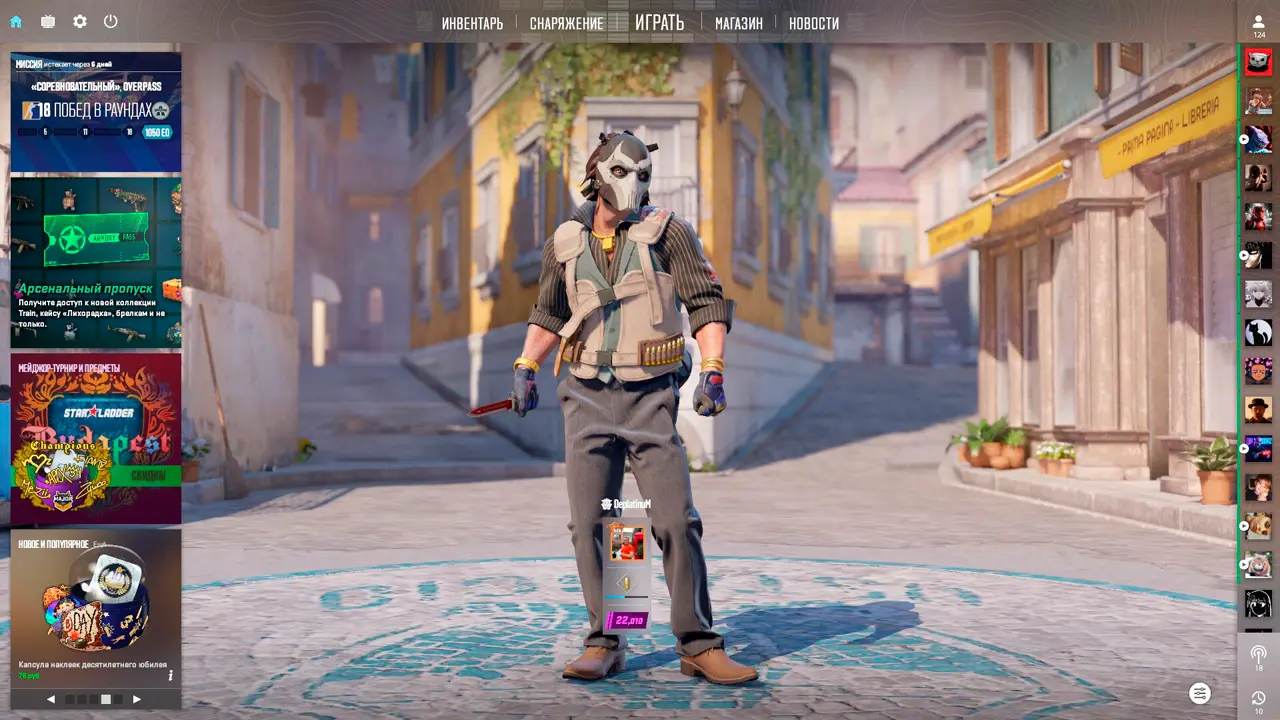Show the НОВОСТИ tab
The image size is (1280, 720).
(x=813, y=23)
